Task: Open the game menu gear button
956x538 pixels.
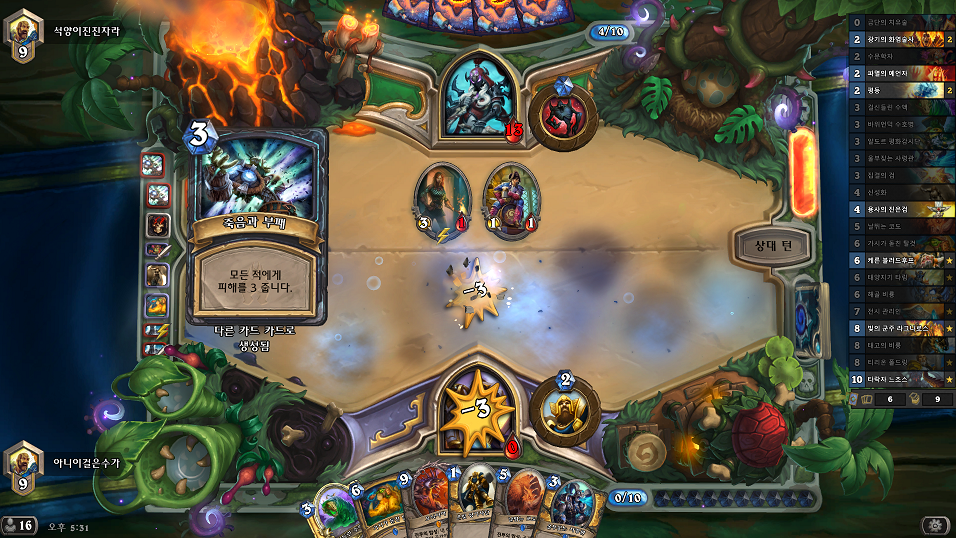Action: pos(932,524)
